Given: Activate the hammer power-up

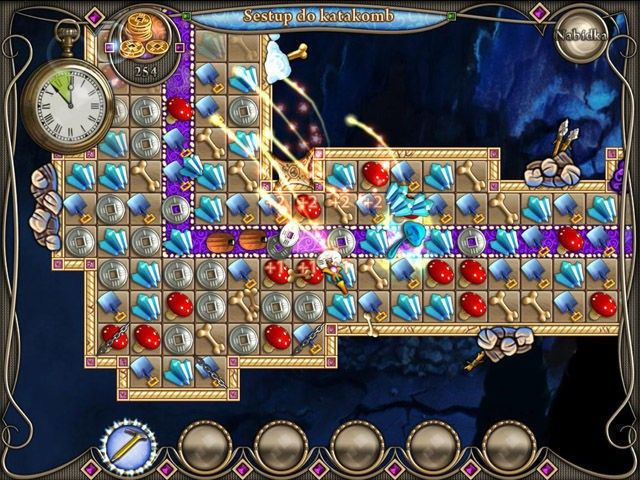Looking at the screenshot, I should 126,444.
